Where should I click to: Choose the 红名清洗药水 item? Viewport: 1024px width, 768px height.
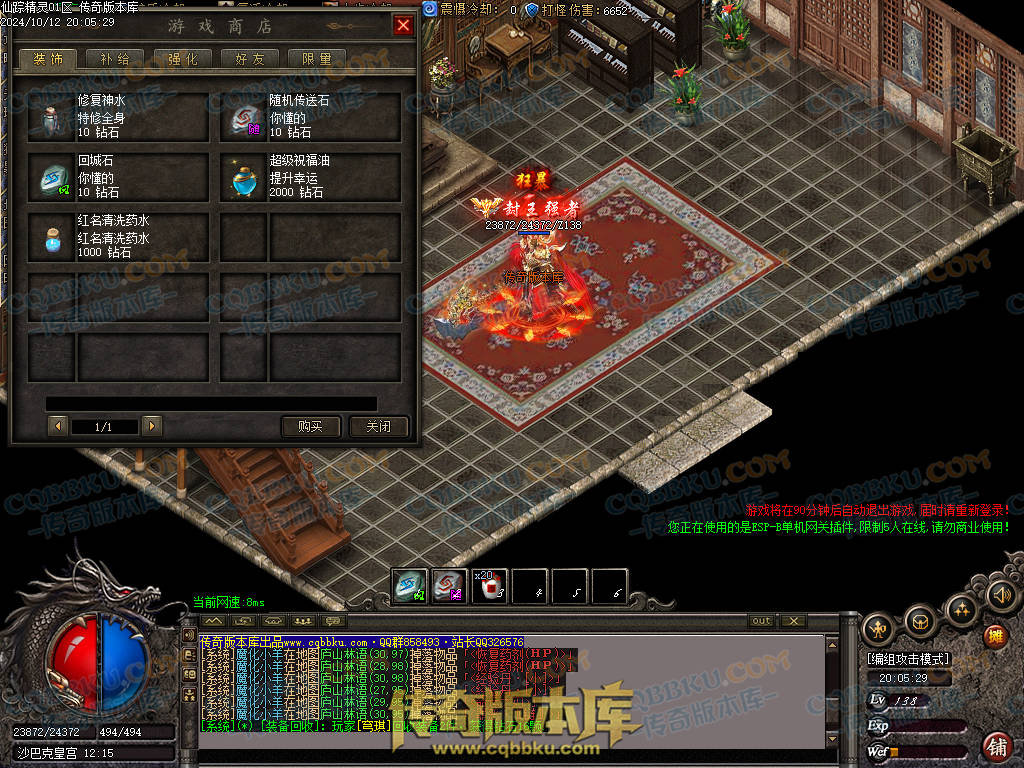coord(119,237)
